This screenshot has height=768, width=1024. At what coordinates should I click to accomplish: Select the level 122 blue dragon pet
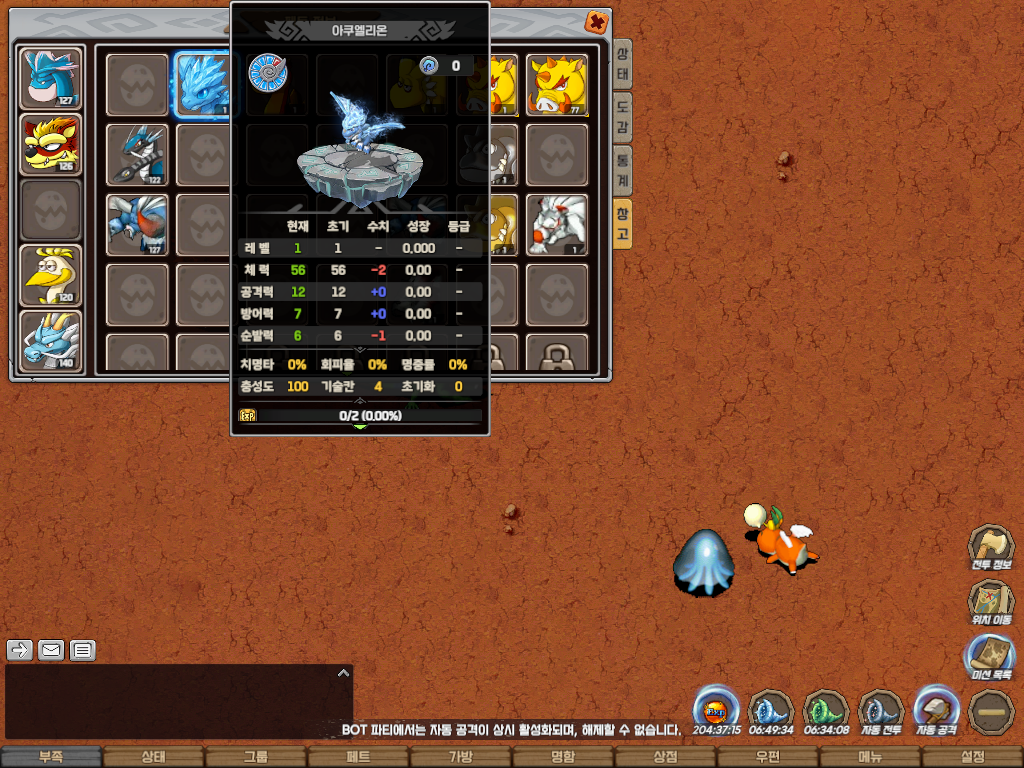tap(137, 154)
